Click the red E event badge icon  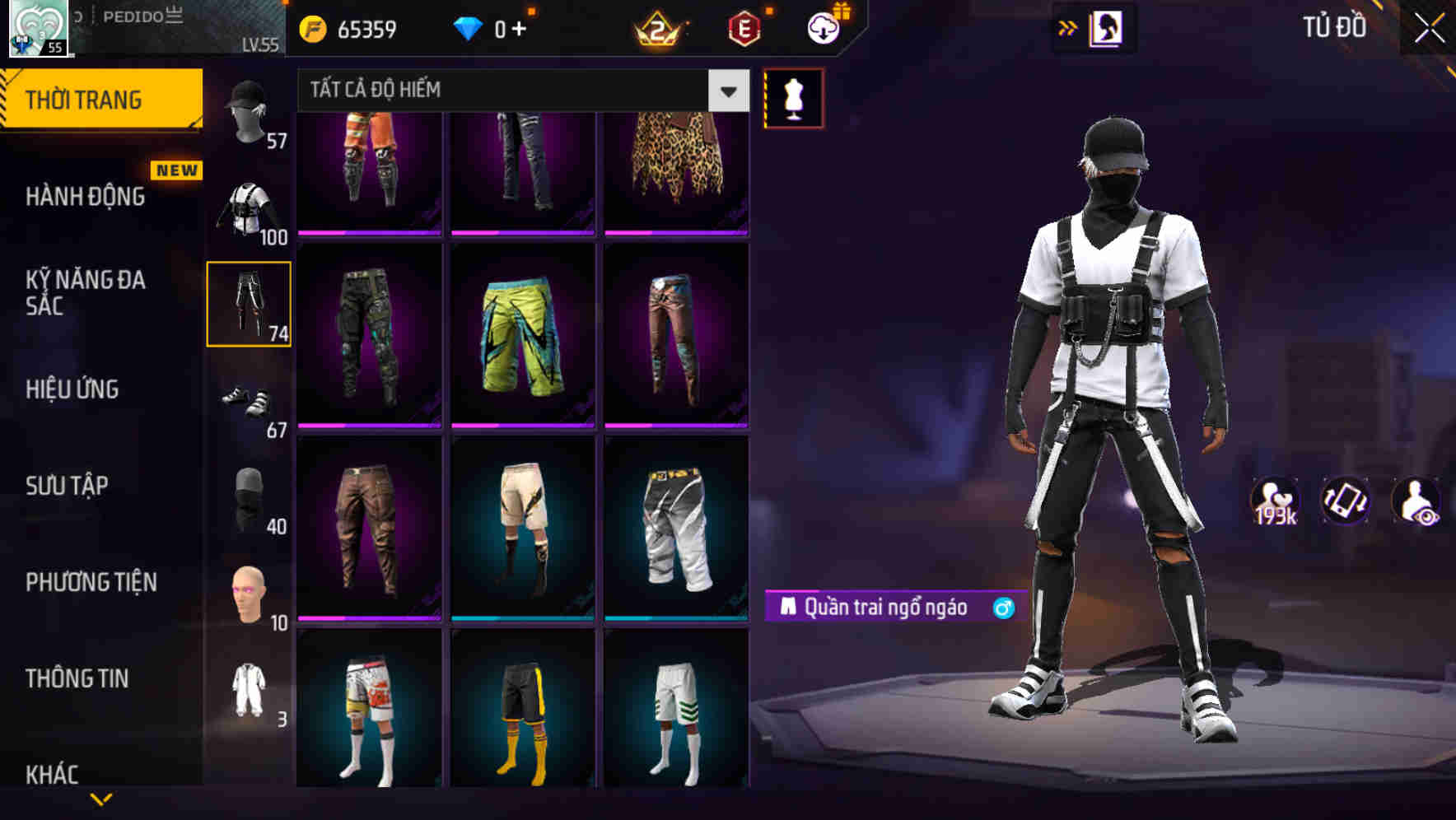(744, 27)
